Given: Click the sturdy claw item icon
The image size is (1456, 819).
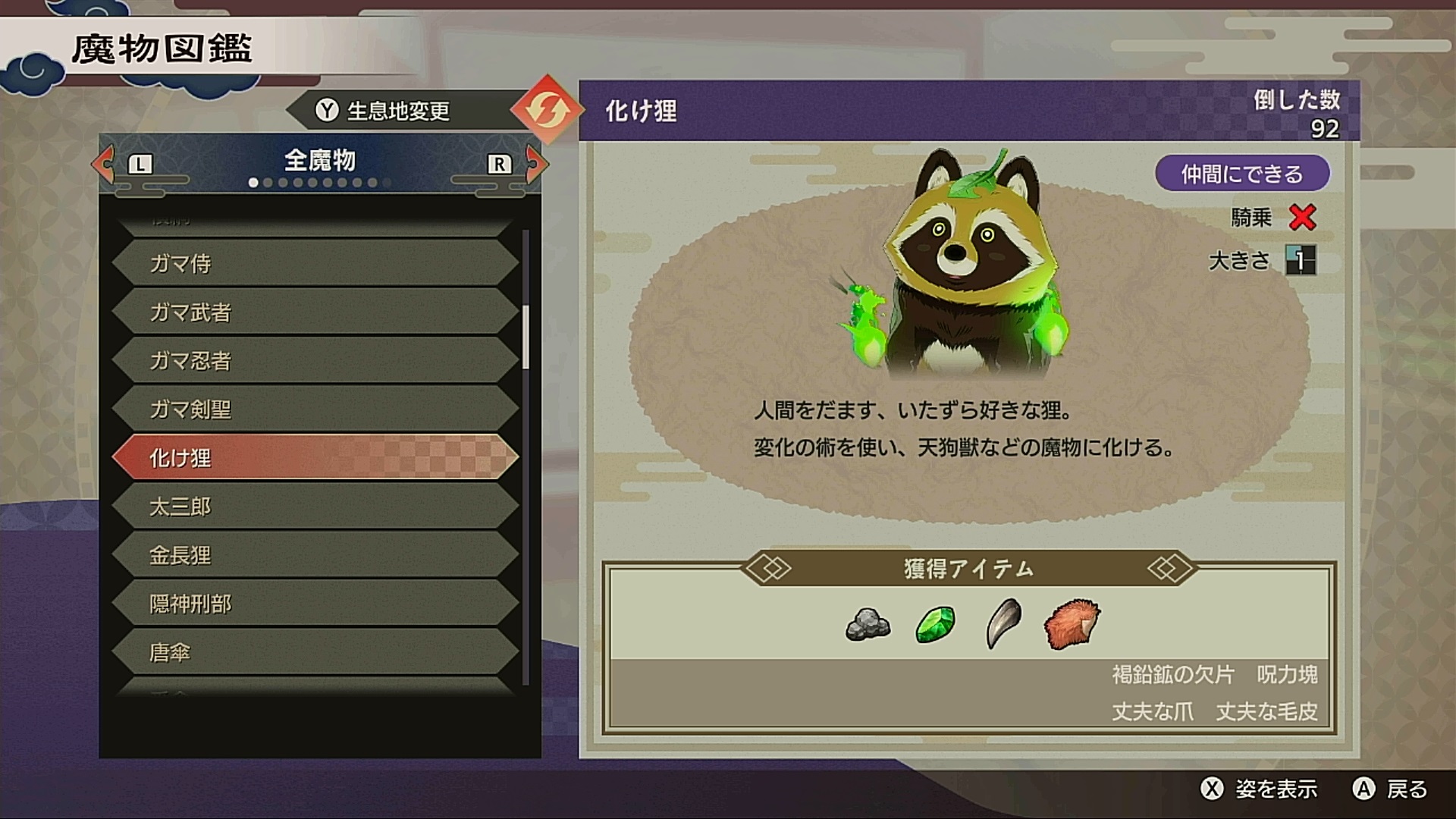Looking at the screenshot, I should (1003, 625).
